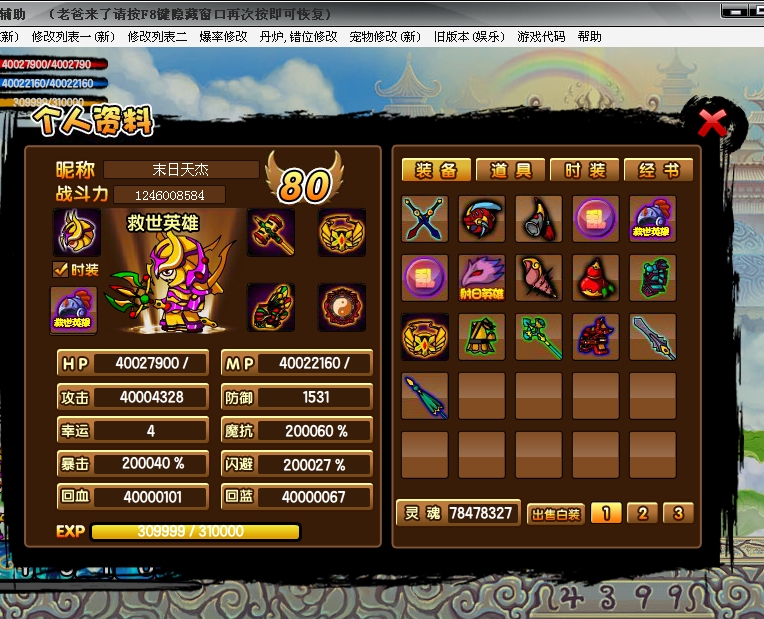Go to inventory page 3

[x=678, y=513]
